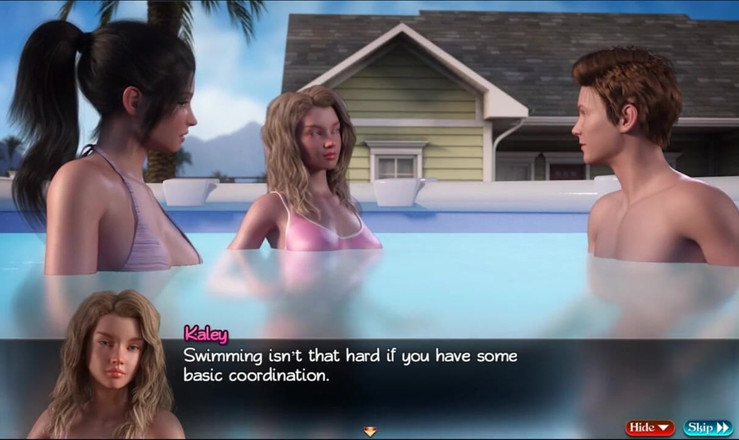Advance dialogue using the orange arrow indicator
Image resolution: width=739 pixels, height=440 pixels.
click(x=370, y=431)
